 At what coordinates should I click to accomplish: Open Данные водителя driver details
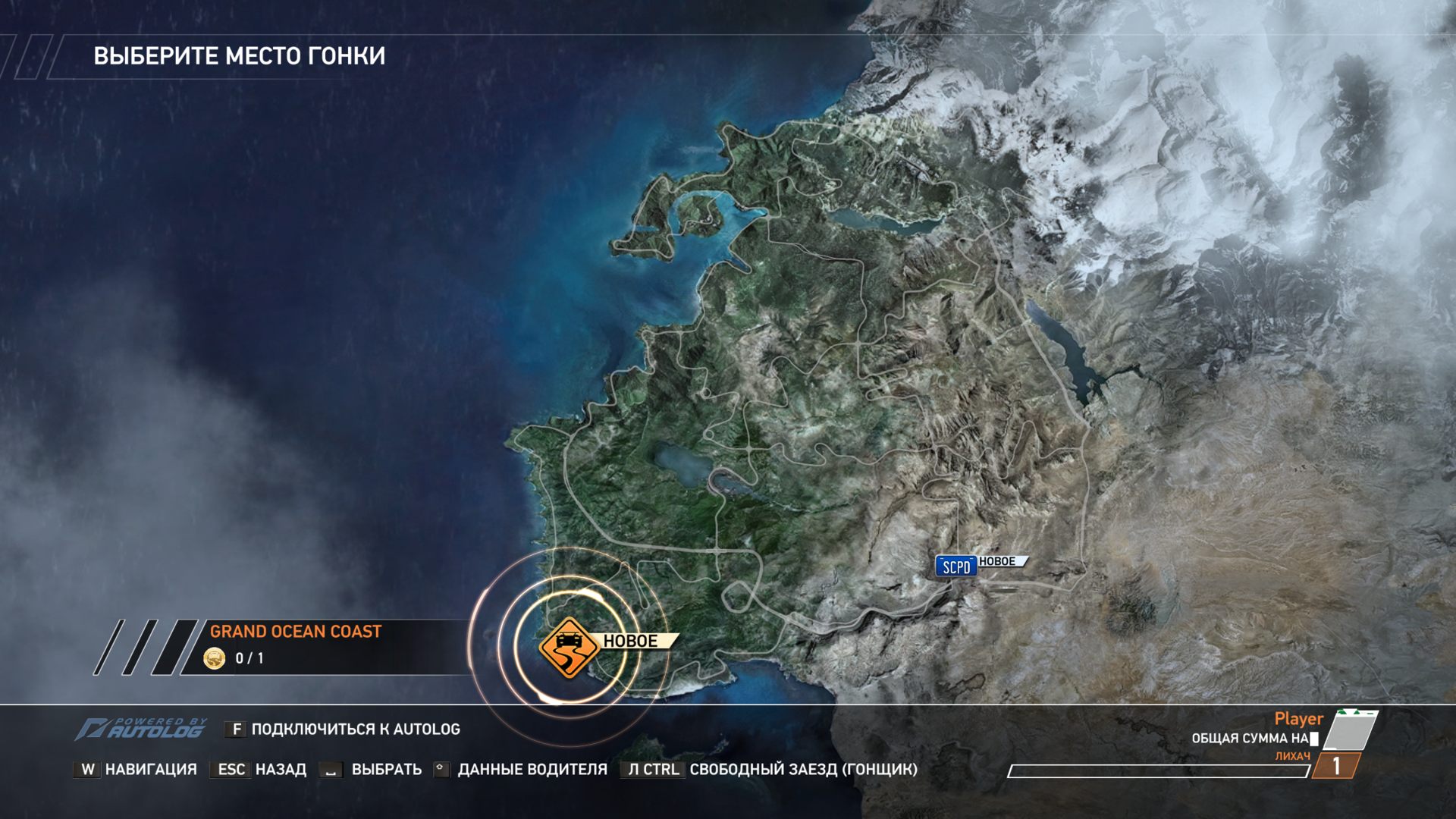[x=521, y=770]
